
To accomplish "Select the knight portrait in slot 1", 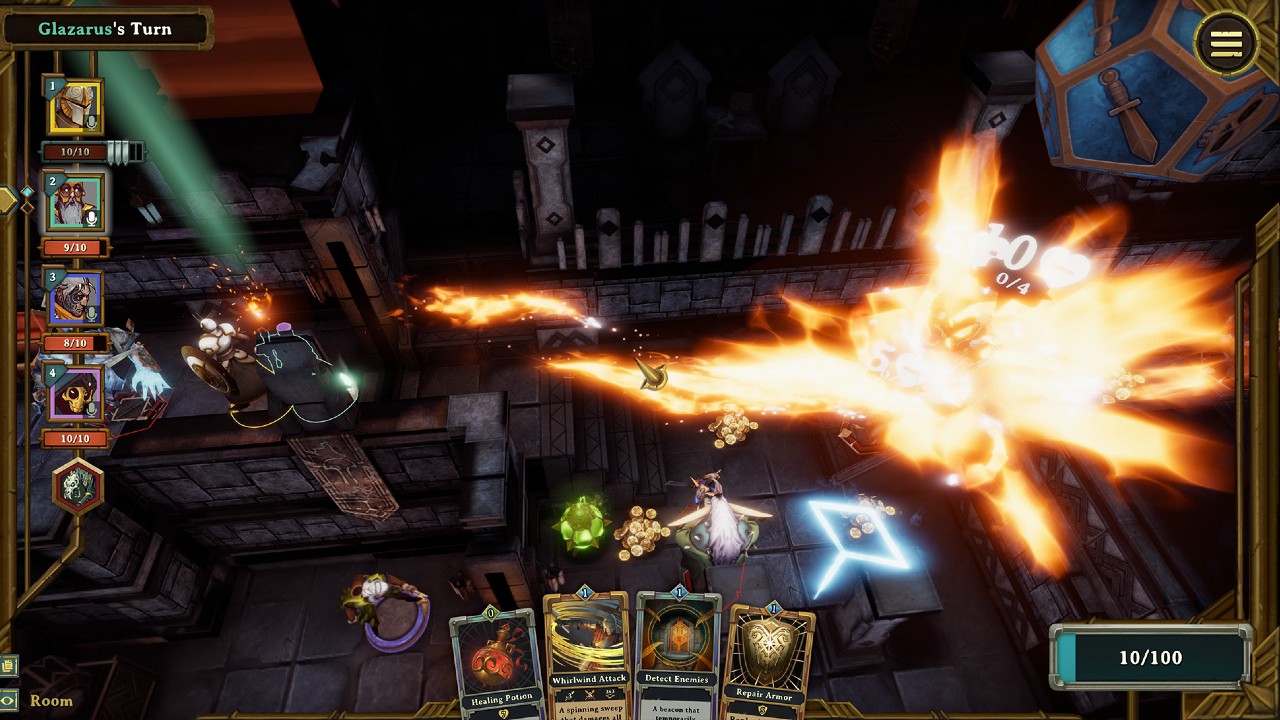I will pyautogui.click(x=70, y=105).
